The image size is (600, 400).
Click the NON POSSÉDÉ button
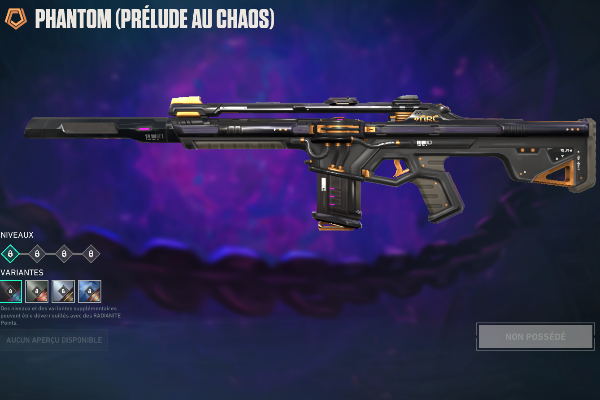click(x=535, y=336)
